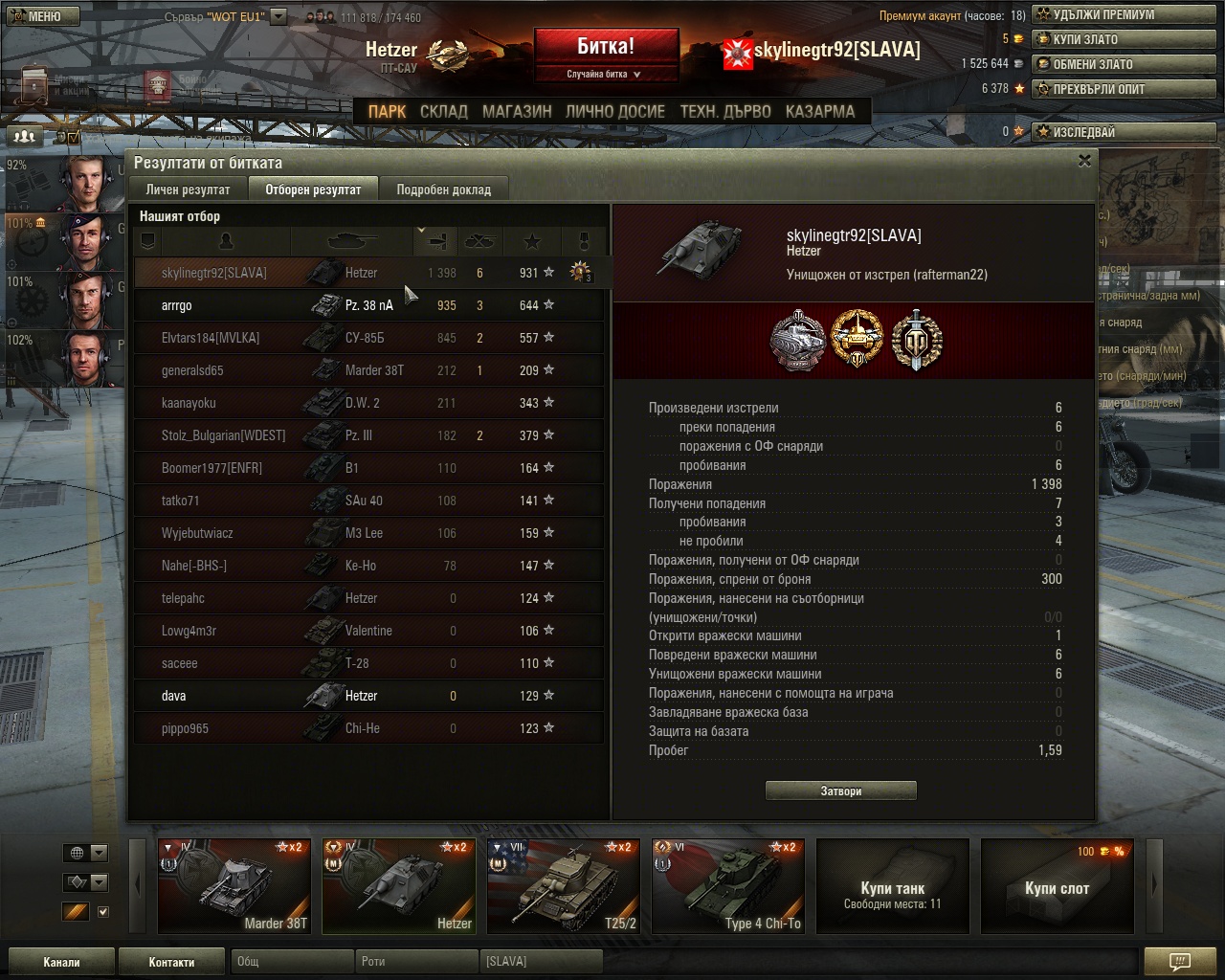This screenshot has width=1225, height=980.
Task: Click the Затвори button
Action: point(841,791)
